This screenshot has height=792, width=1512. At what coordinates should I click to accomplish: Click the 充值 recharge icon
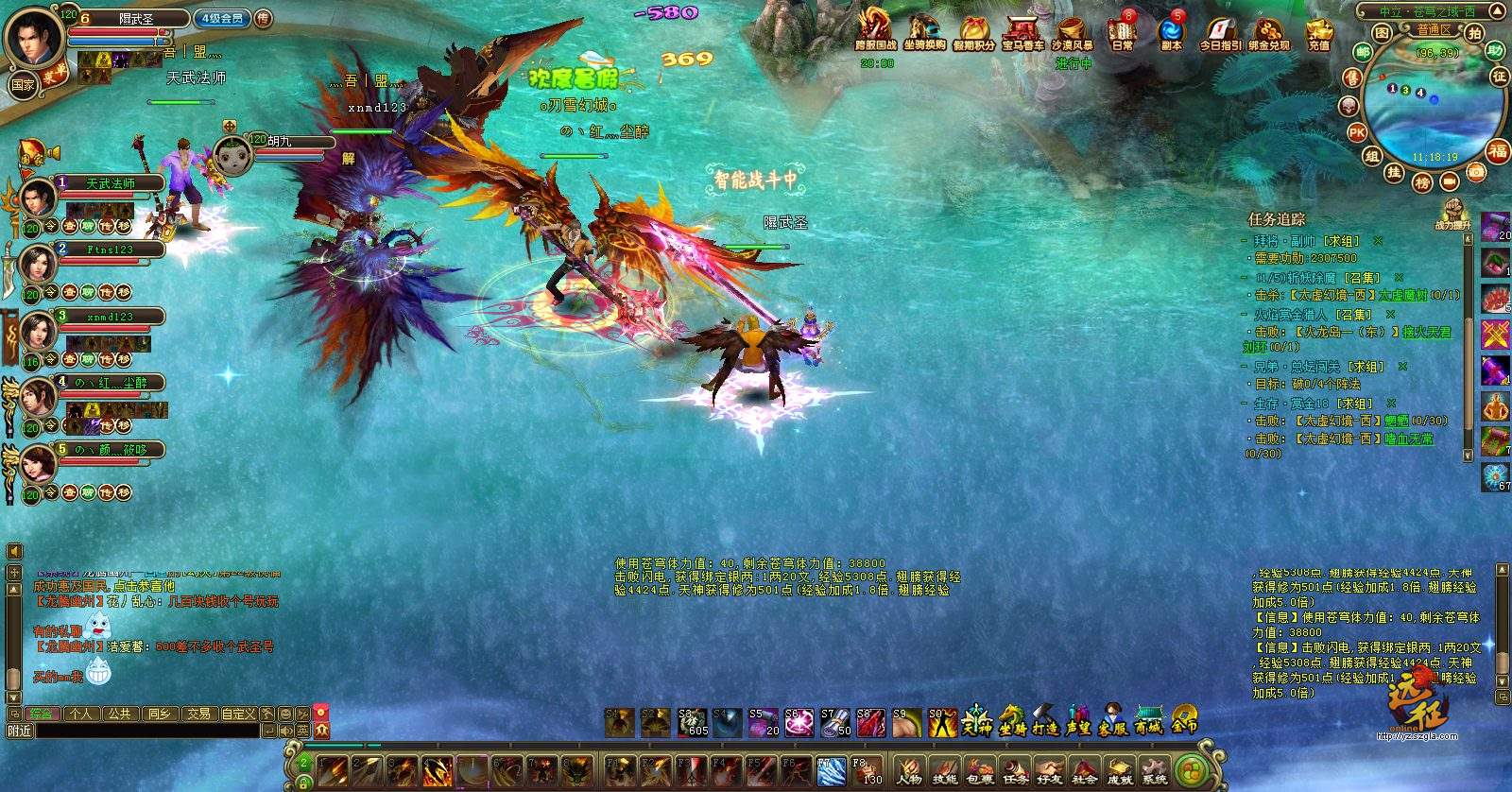tap(1319, 31)
